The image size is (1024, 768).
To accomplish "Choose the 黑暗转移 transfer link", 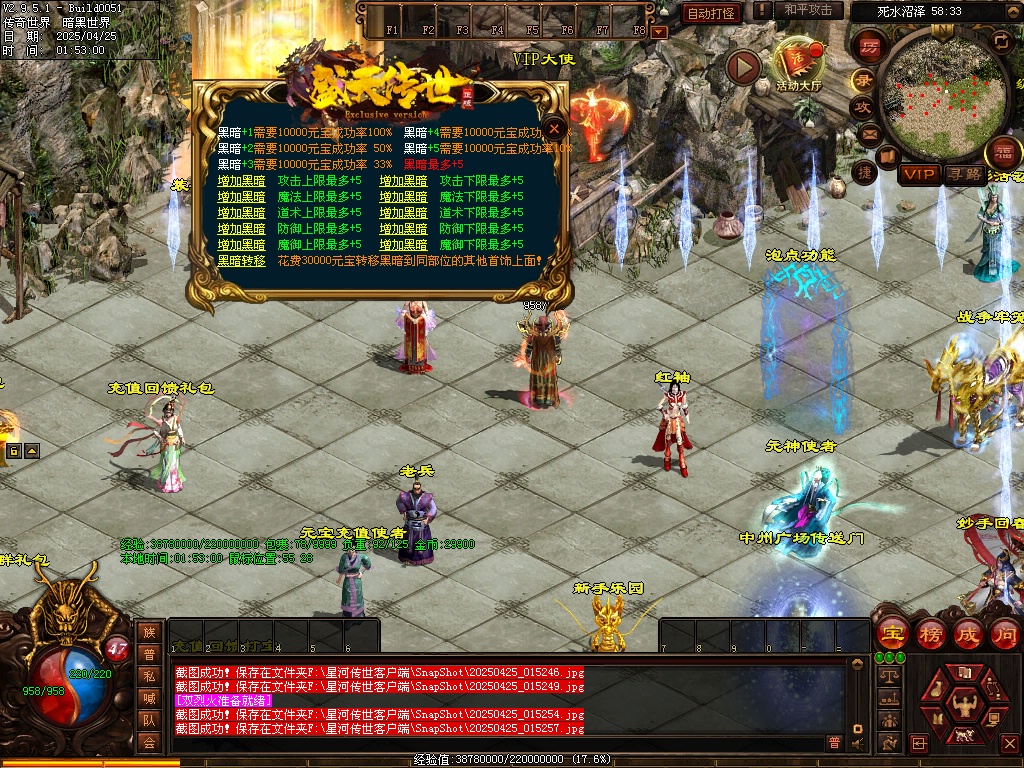I will click(241, 261).
